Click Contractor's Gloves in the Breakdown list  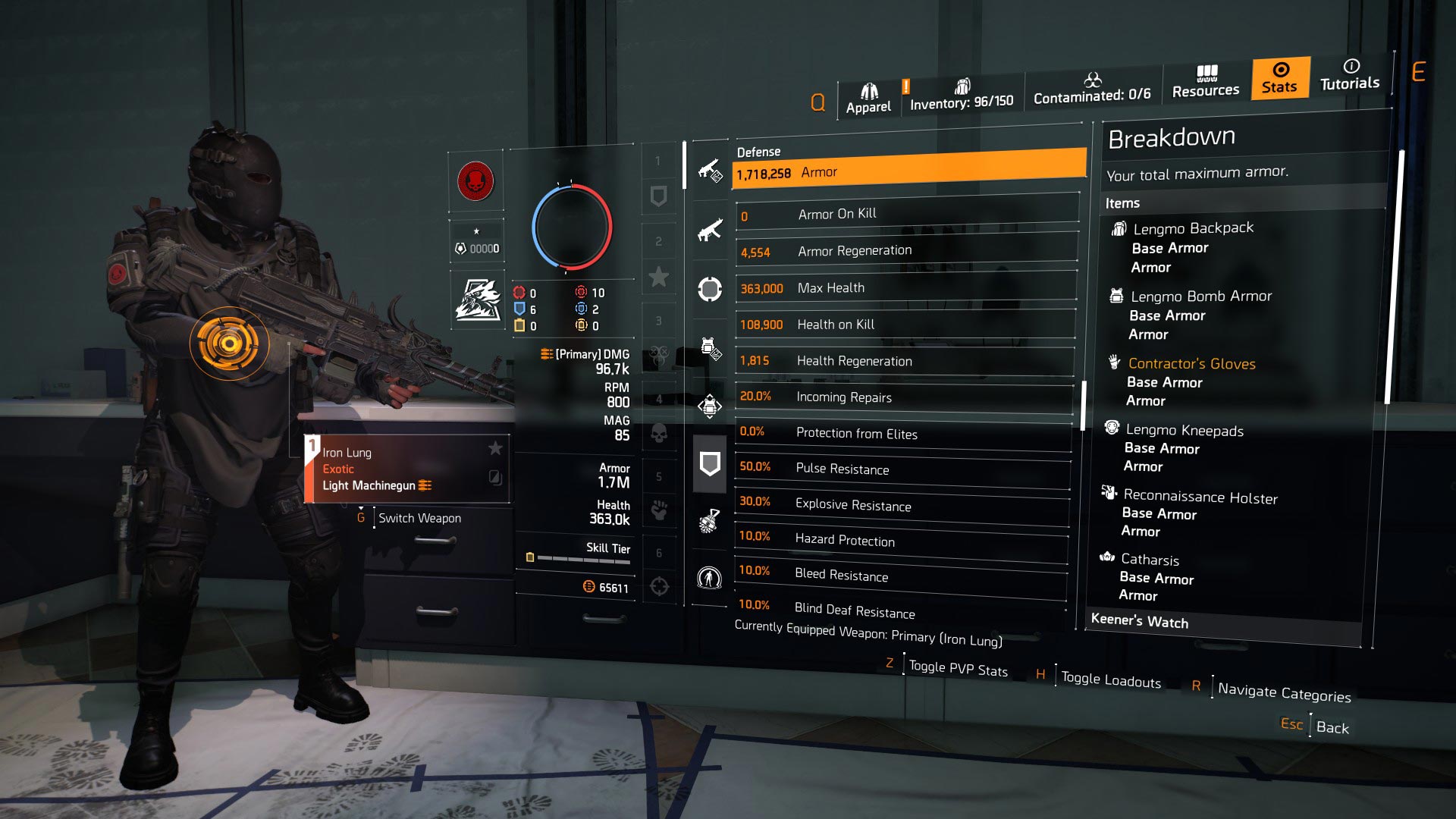click(1192, 364)
